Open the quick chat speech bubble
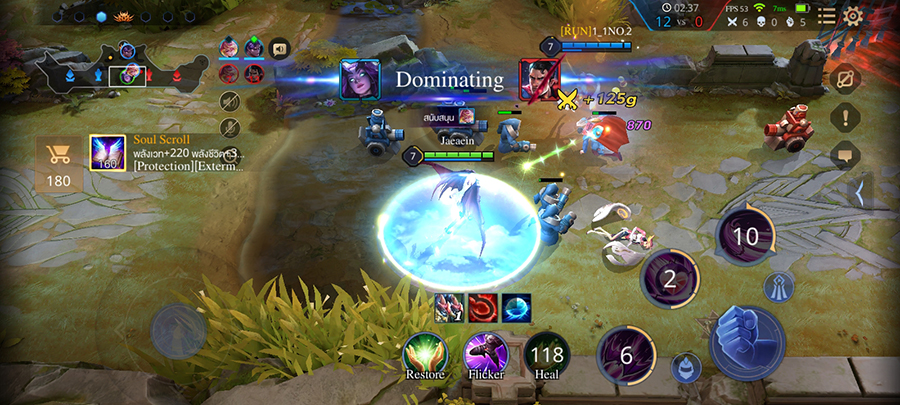Screen dimensions: 900x405 (x=845, y=156)
